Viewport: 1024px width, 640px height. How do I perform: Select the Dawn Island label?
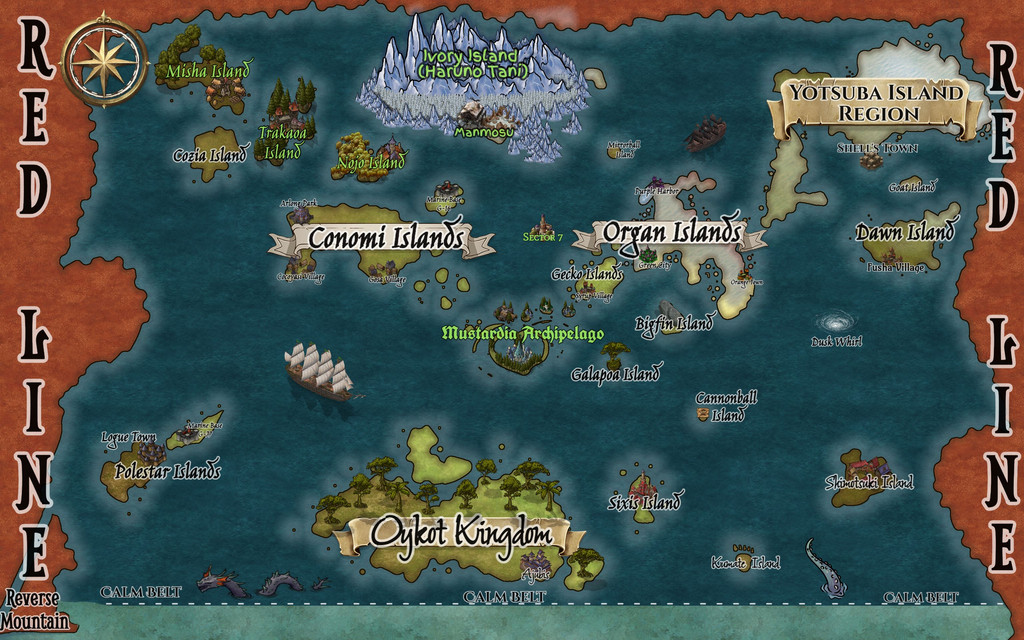pos(905,233)
